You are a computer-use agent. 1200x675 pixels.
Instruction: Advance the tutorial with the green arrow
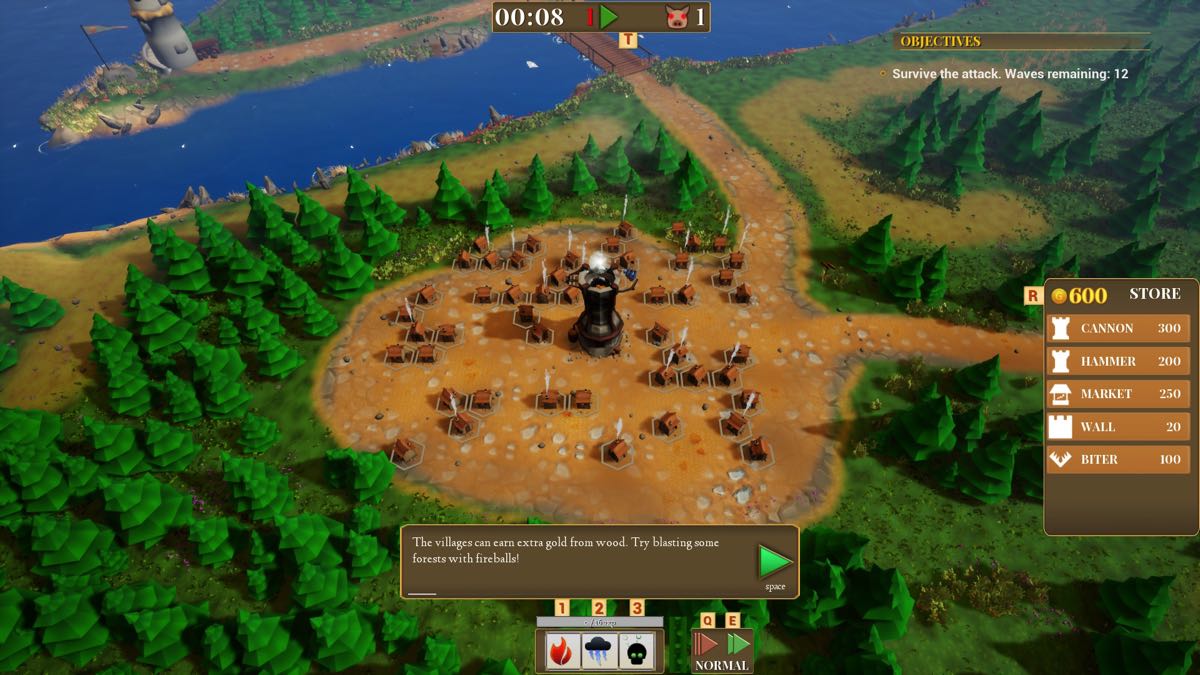pyautogui.click(x=775, y=562)
